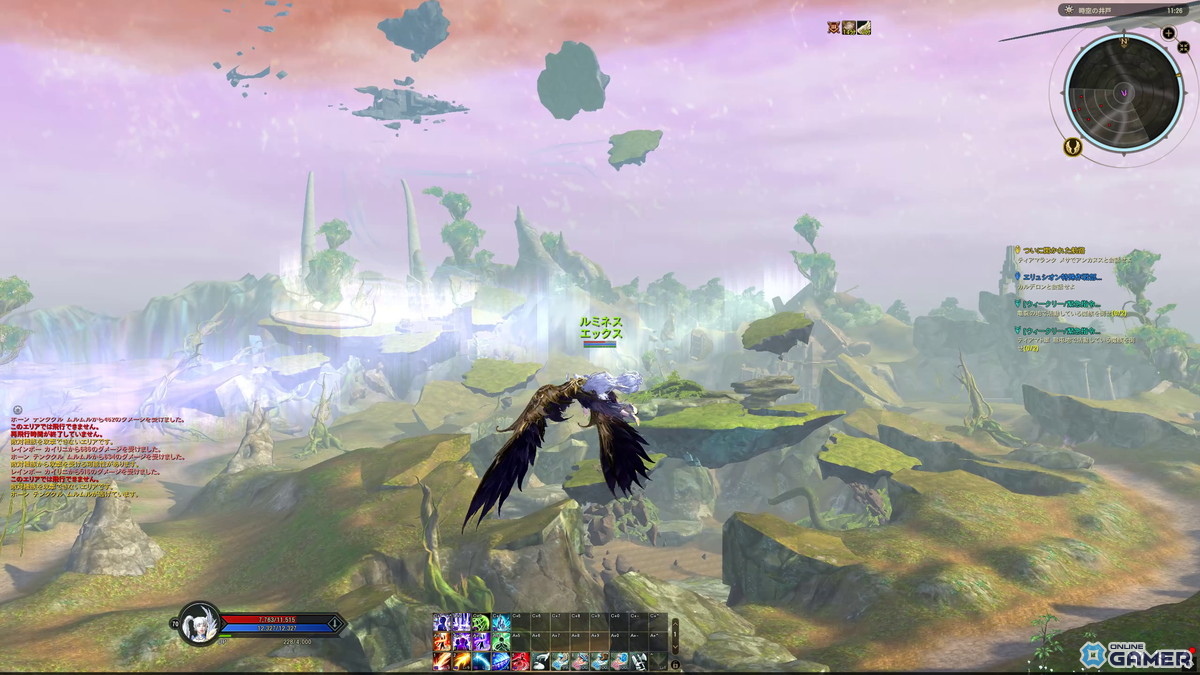Click the skull status icon at top
The height and width of the screenshot is (675, 1200).
[x=833, y=28]
